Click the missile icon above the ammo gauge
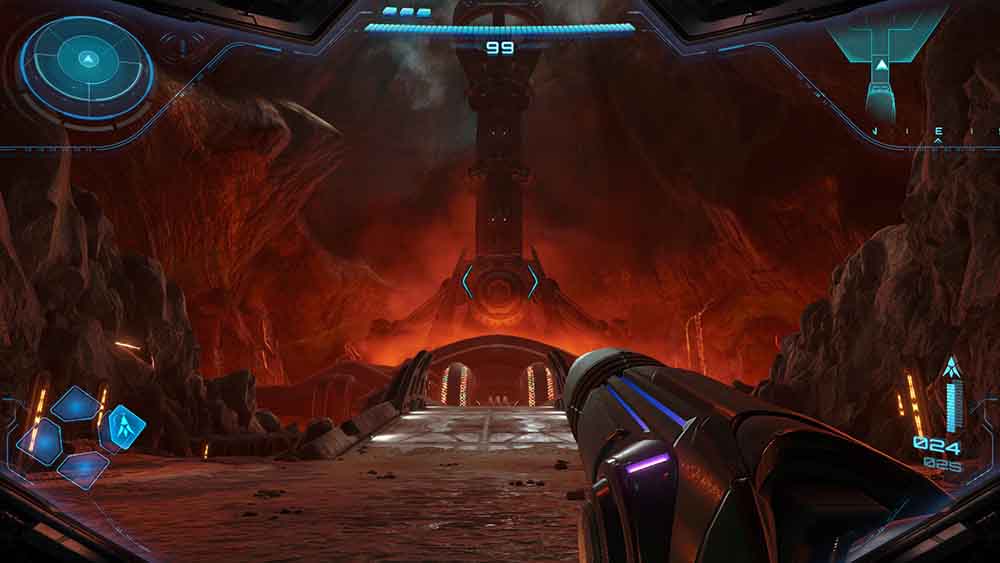 (951, 367)
